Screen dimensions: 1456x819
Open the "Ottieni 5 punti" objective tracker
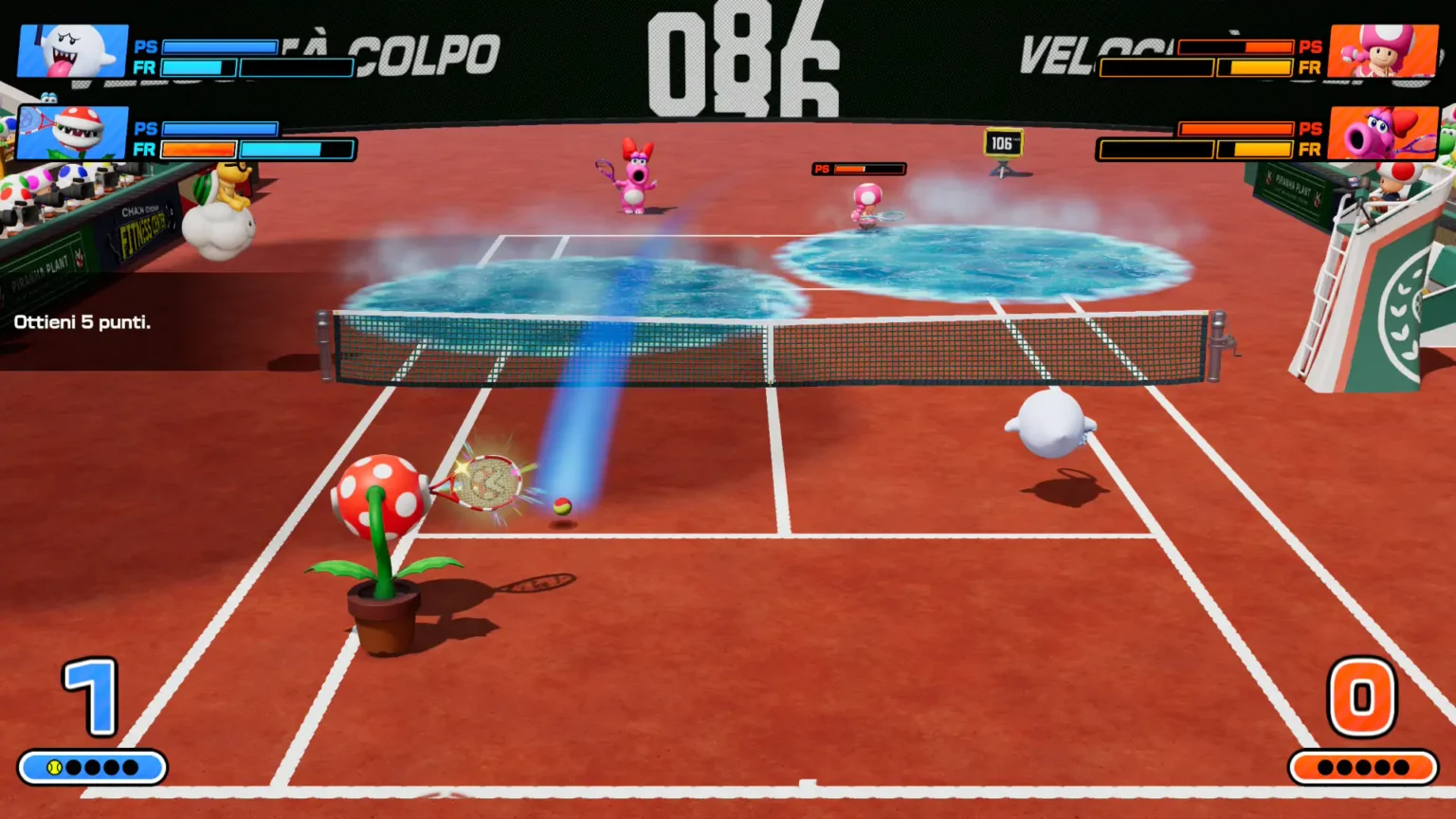coord(82,322)
